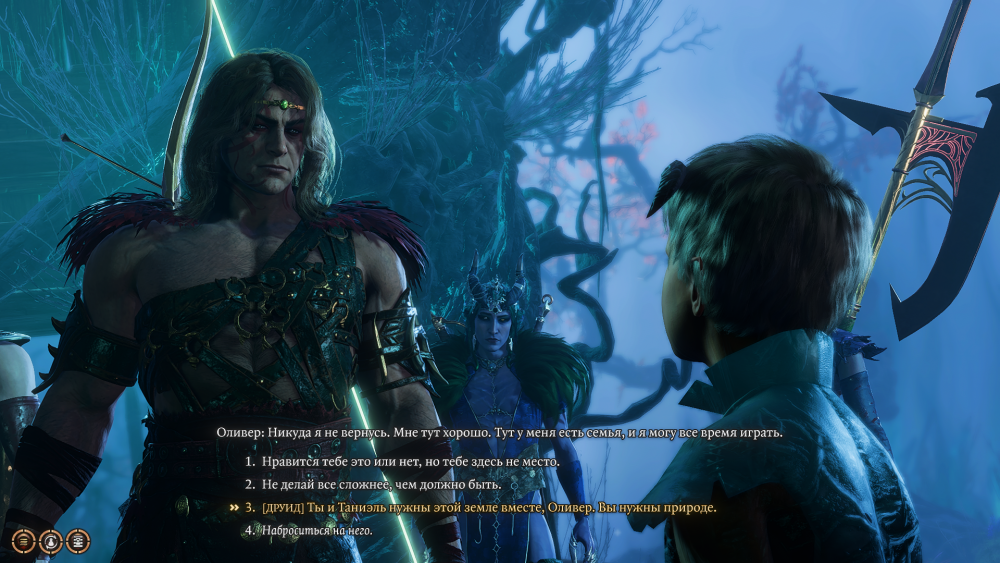The height and width of the screenshot is (563, 1000).
Task: Open the dialogue history log icon
Action: [x=22, y=541]
